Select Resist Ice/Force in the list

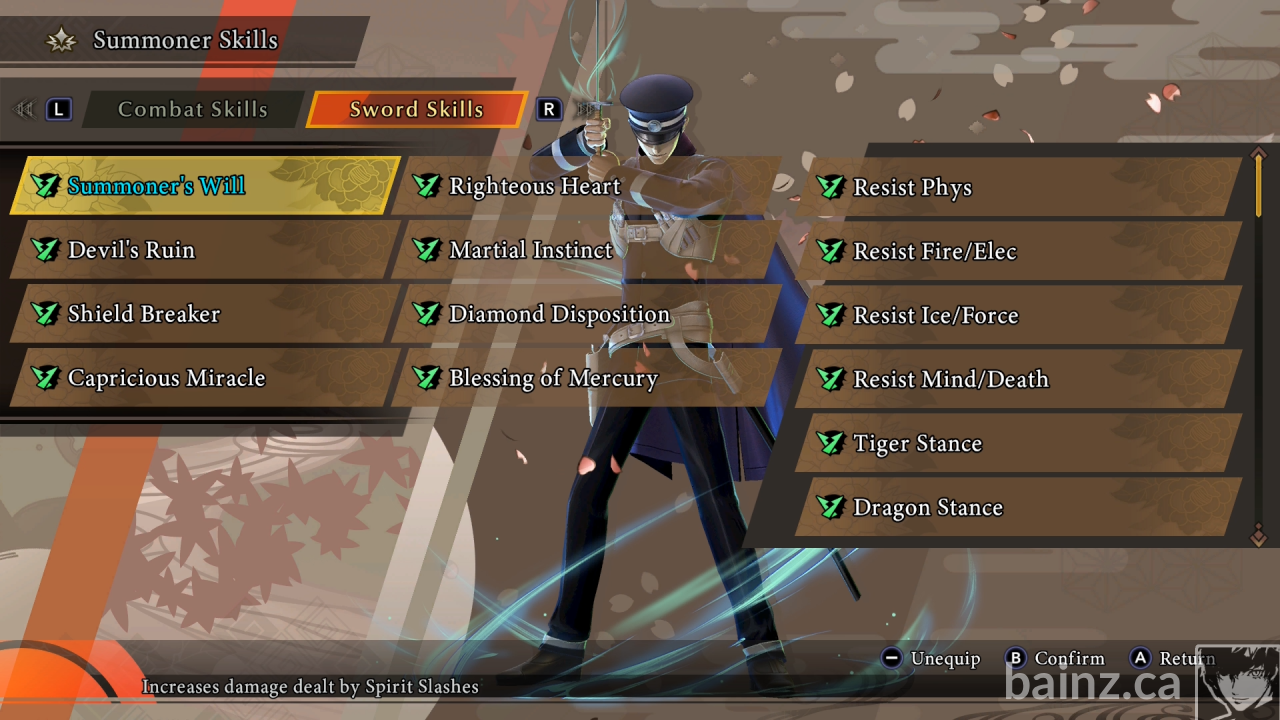tap(1018, 316)
